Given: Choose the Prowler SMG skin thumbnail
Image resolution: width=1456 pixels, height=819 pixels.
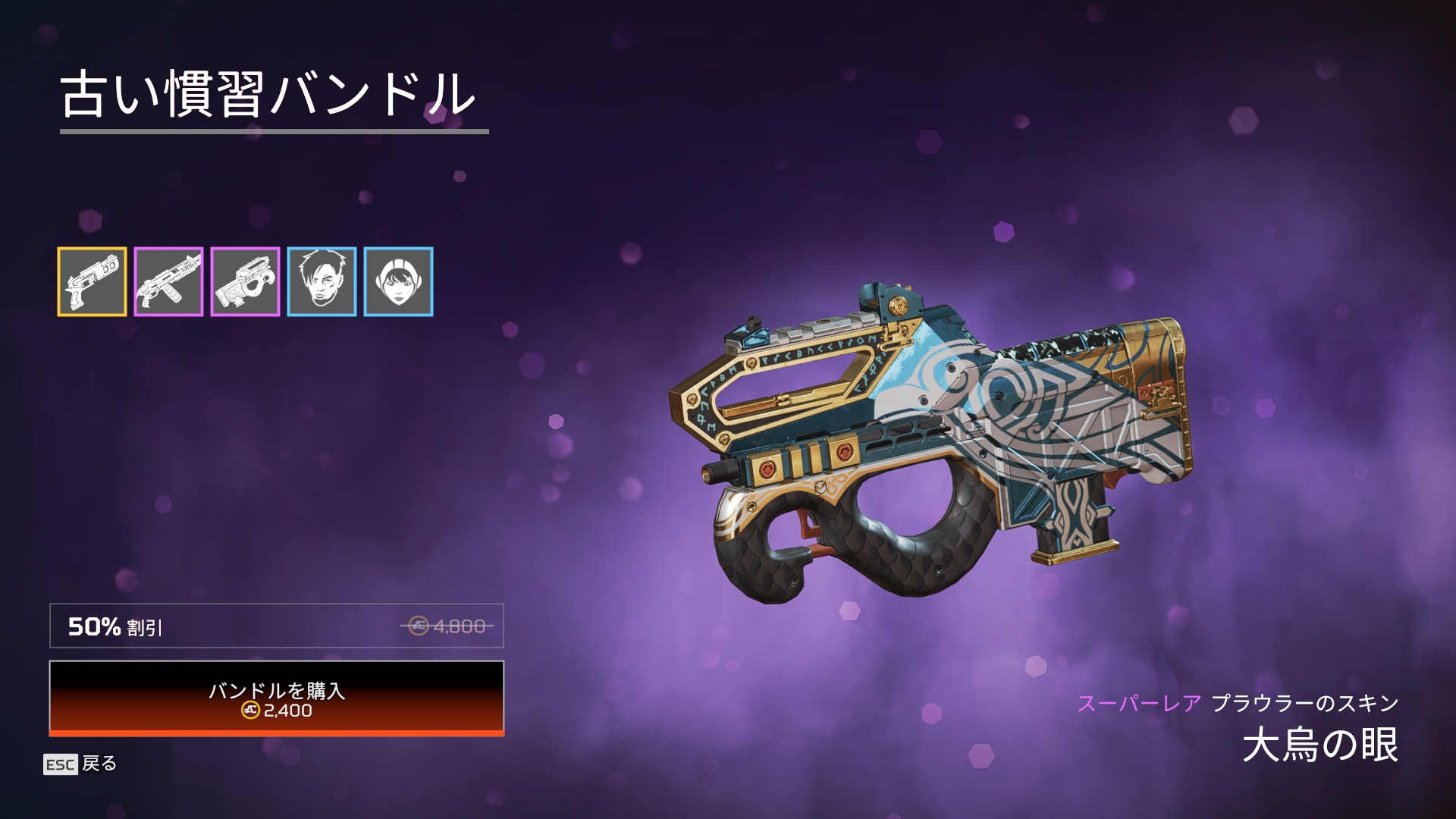Looking at the screenshot, I should pyautogui.click(x=245, y=281).
